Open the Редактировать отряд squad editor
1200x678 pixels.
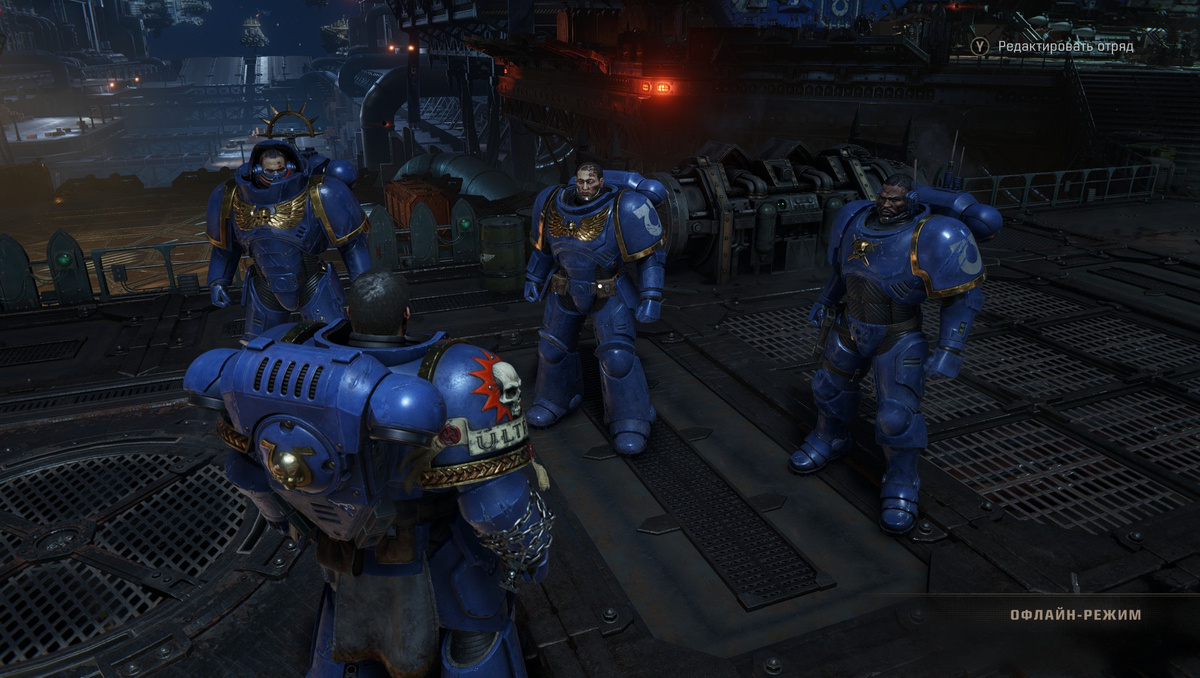coord(1064,46)
